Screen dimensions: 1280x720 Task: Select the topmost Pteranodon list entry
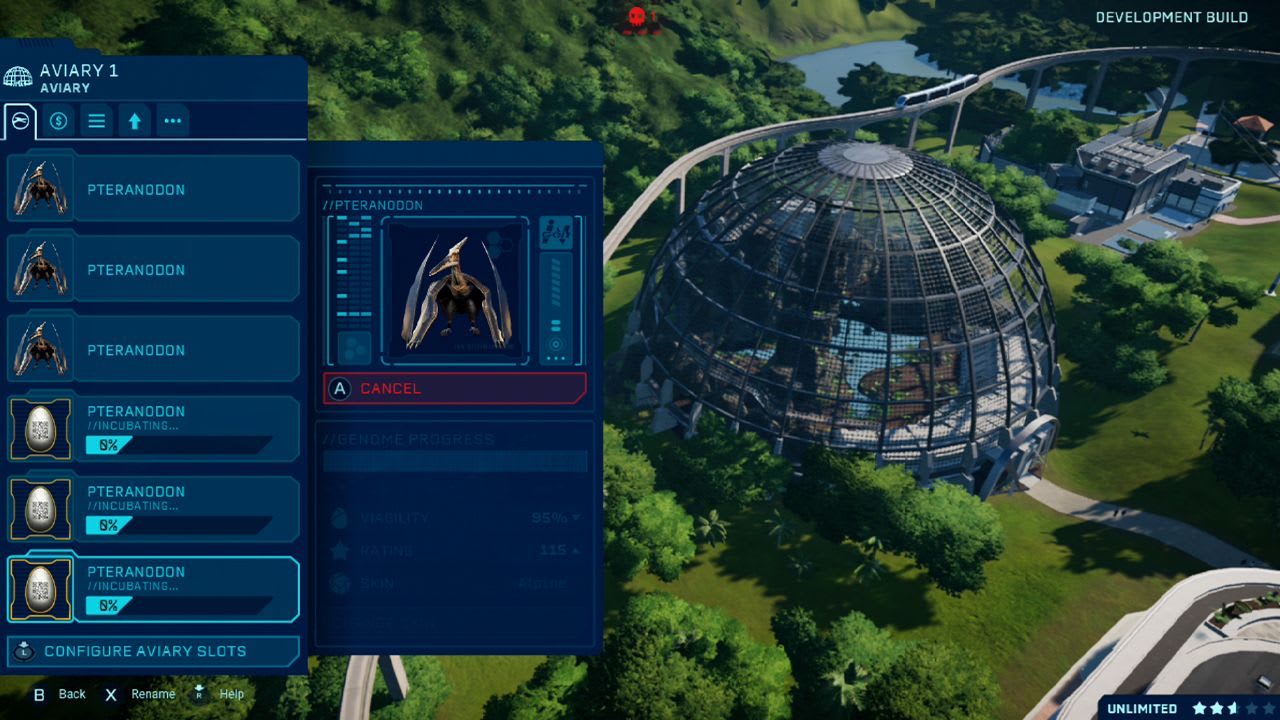[150, 187]
